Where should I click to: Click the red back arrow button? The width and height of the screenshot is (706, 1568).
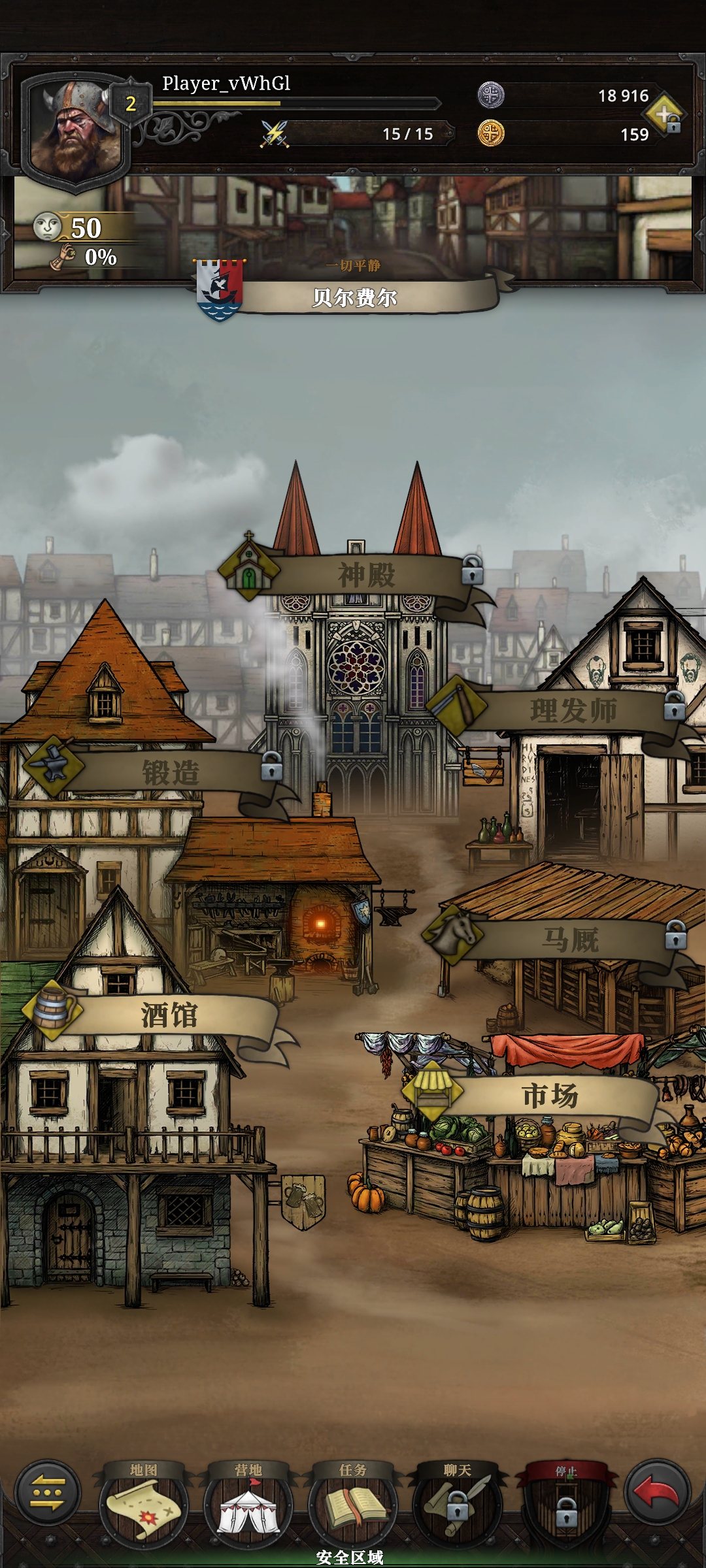pos(657,1494)
